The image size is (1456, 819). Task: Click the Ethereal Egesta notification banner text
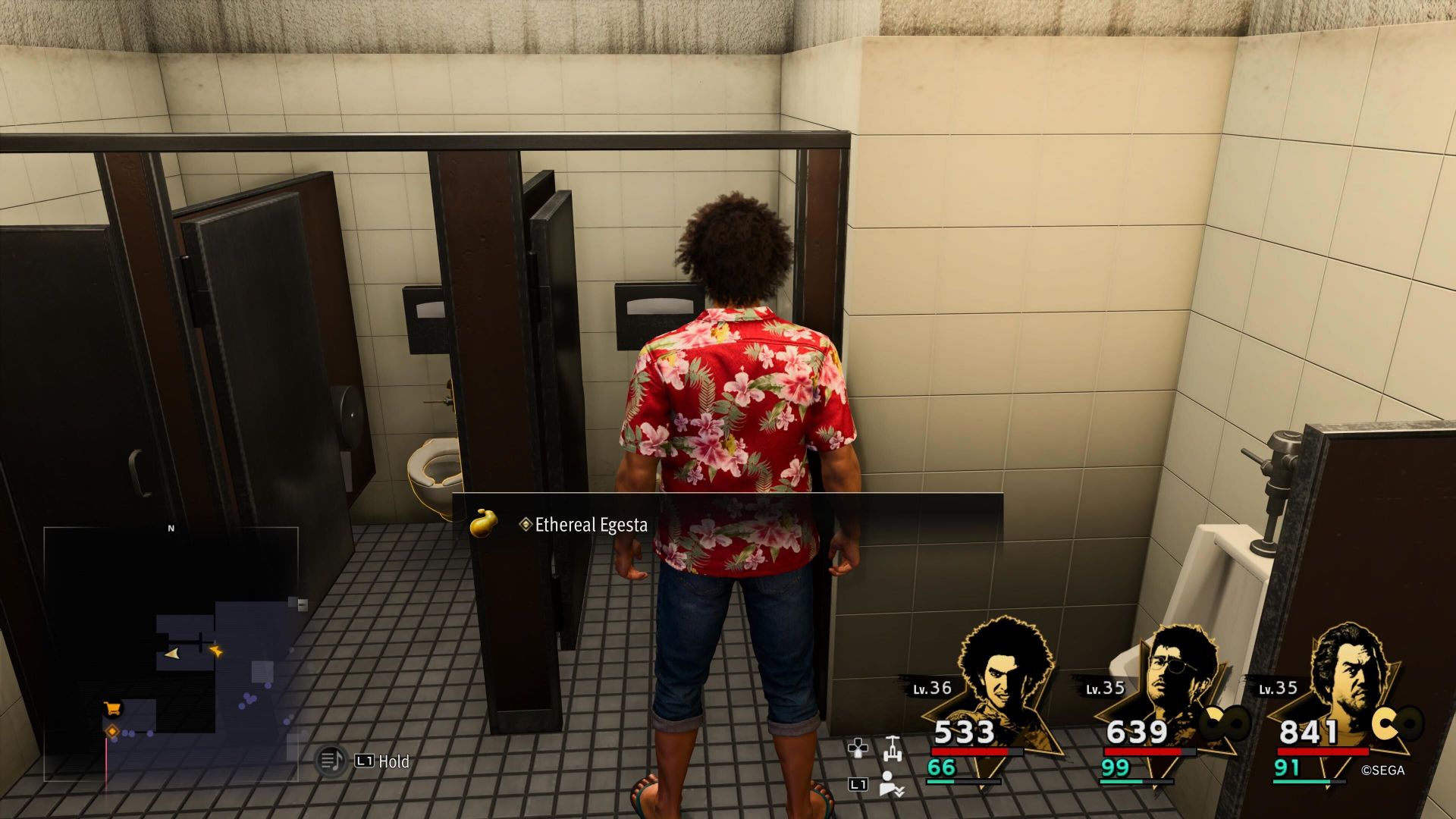tap(591, 525)
